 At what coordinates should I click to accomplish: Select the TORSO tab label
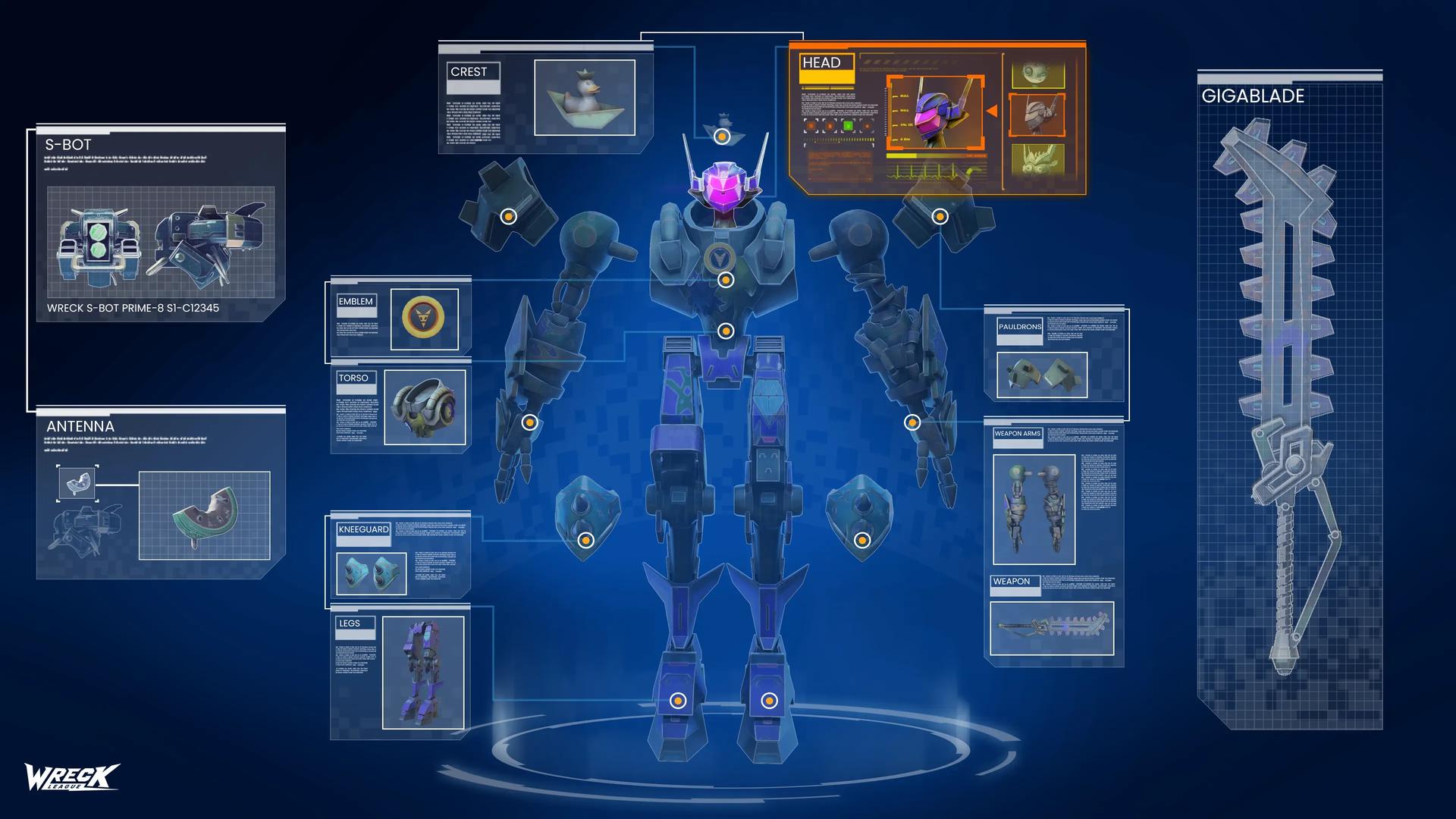click(x=356, y=378)
